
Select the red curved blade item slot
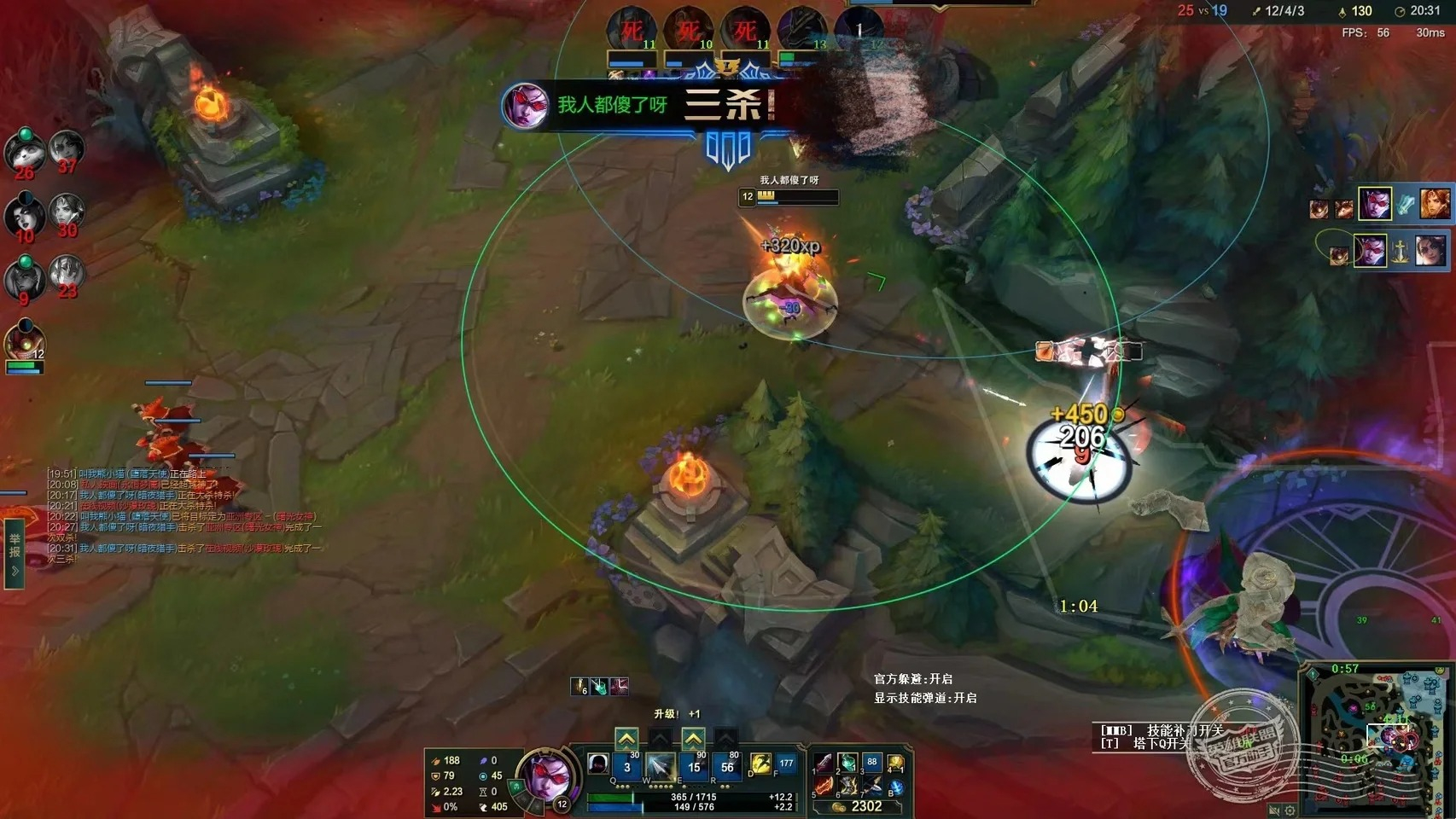point(824,786)
